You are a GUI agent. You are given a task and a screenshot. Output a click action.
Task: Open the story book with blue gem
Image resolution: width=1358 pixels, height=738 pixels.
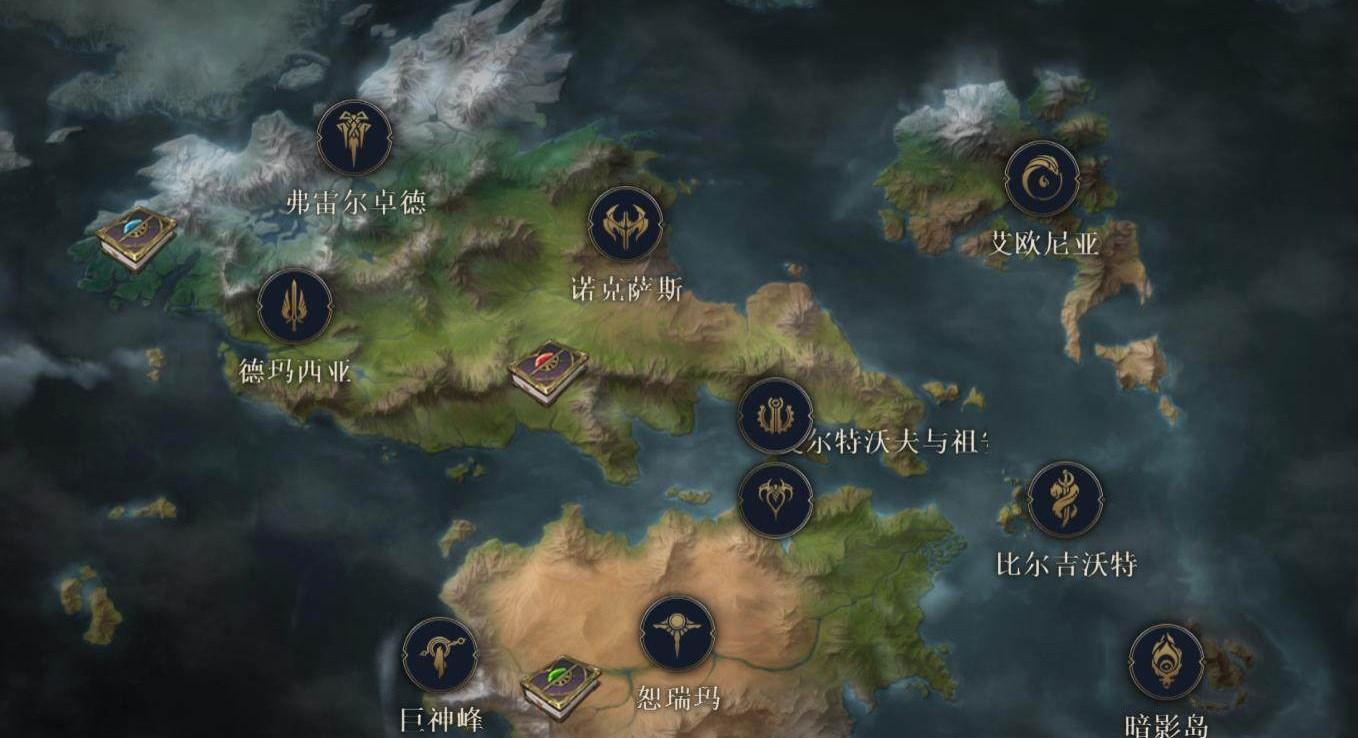point(136,239)
